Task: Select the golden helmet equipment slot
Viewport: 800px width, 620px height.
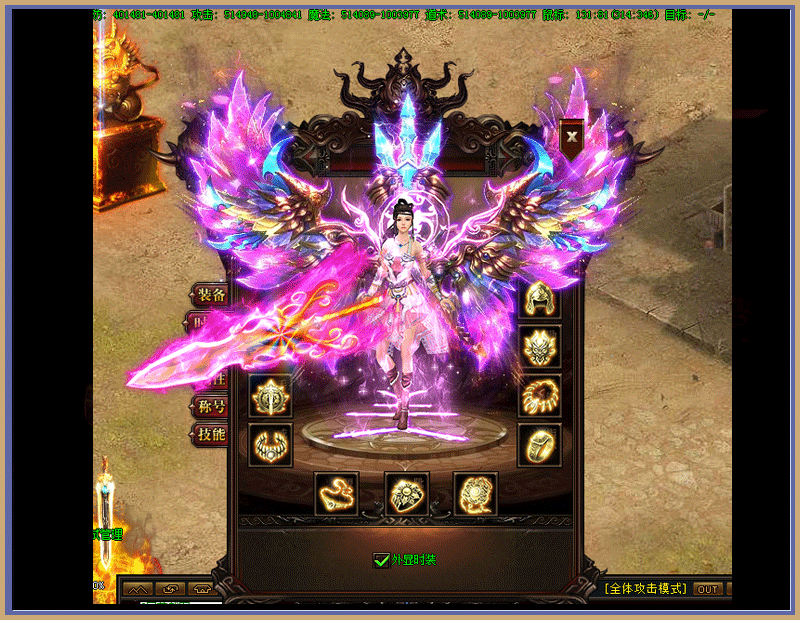Action: click(x=539, y=300)
